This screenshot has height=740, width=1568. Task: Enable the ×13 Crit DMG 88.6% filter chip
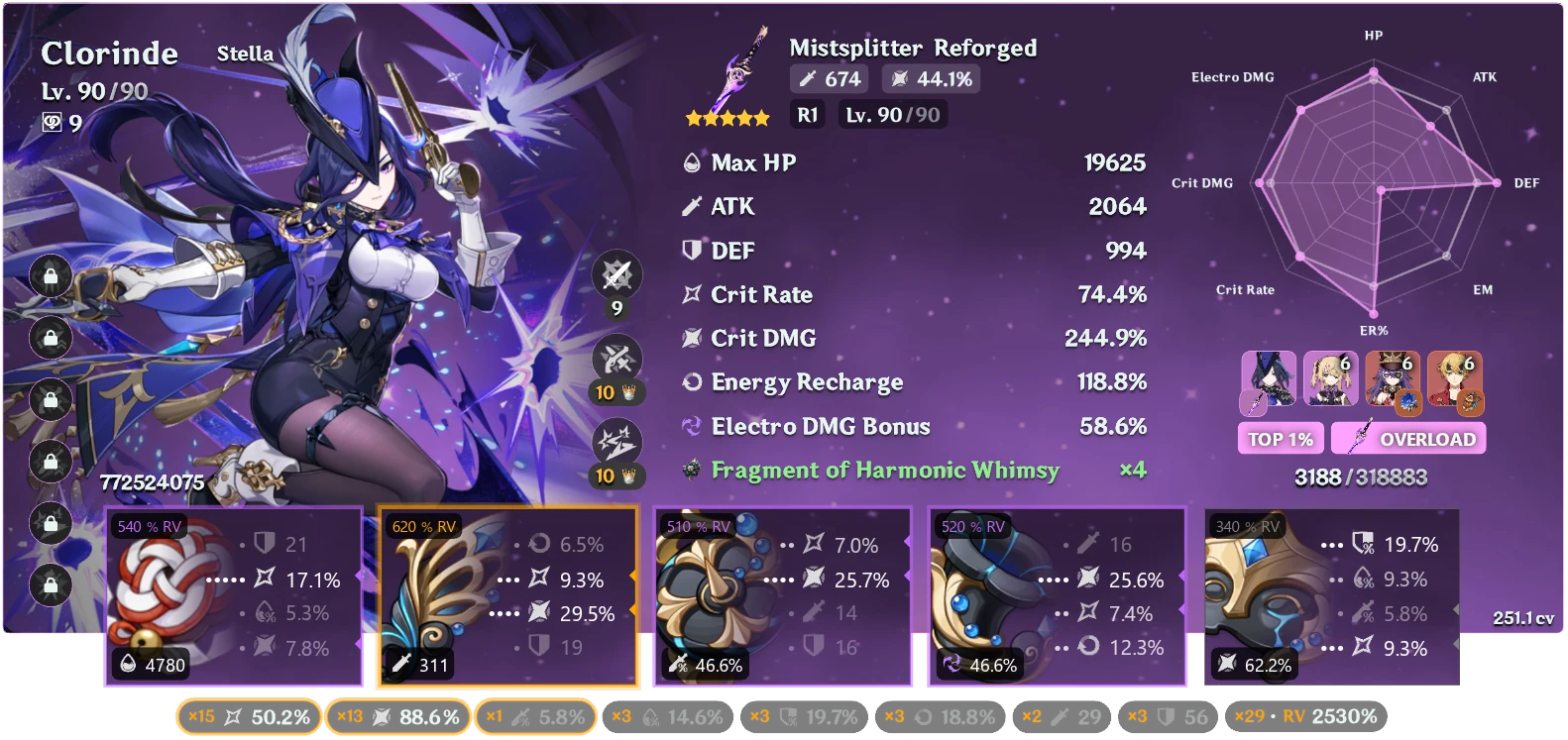[x=400, y=715]
